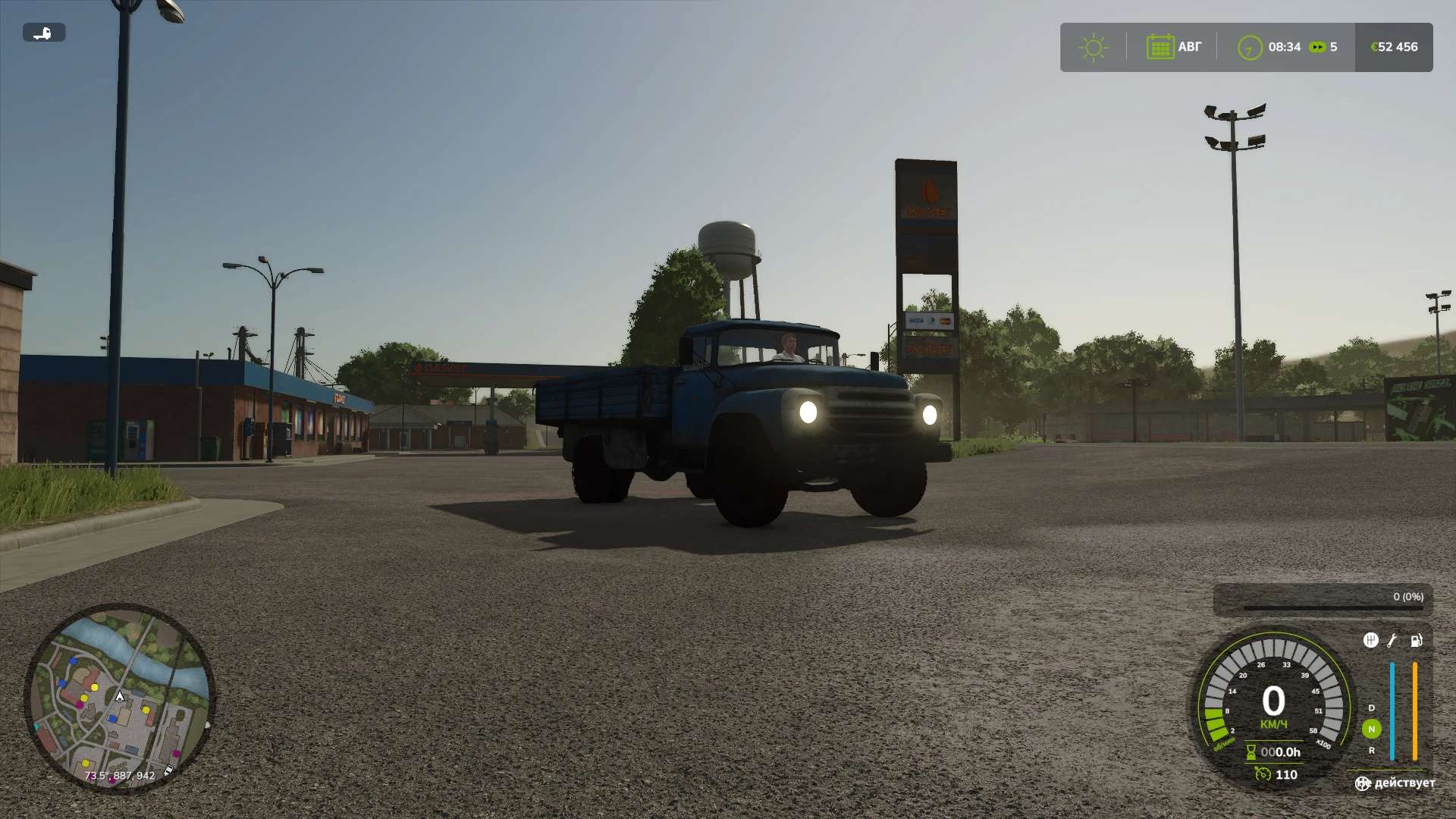Click the действует status label
The image size is (1456, 819).
point(1405,783)
